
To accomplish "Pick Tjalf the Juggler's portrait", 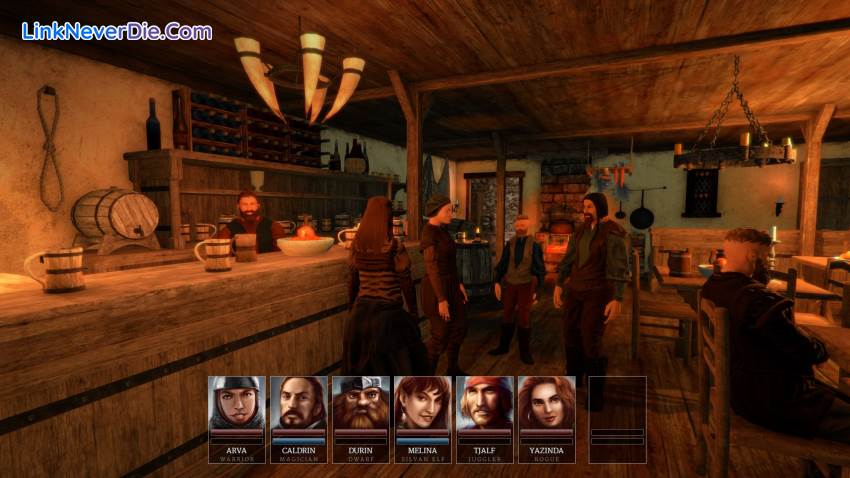I will point(485,403).
